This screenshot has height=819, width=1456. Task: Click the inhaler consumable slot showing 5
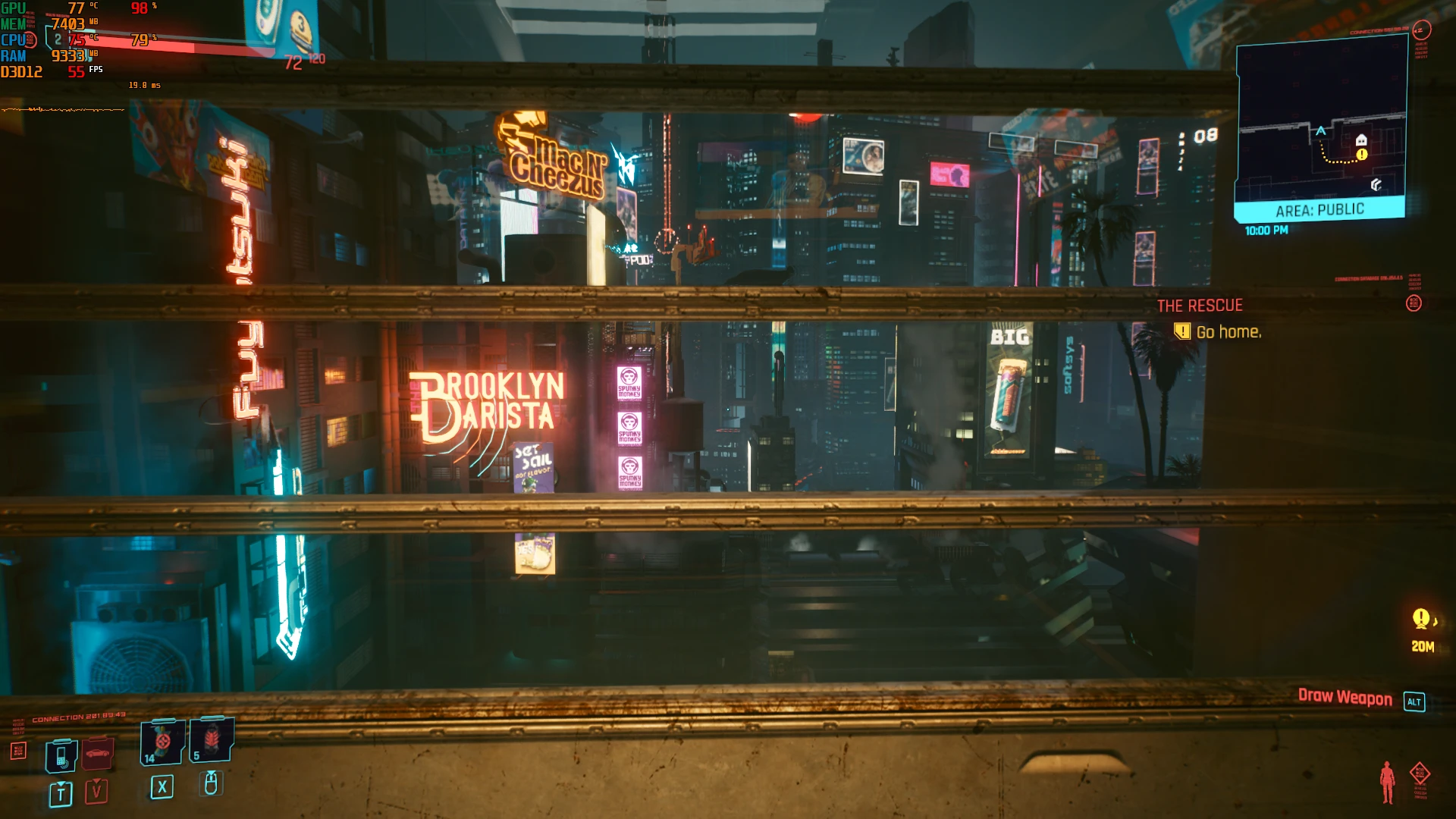point(211,741)
